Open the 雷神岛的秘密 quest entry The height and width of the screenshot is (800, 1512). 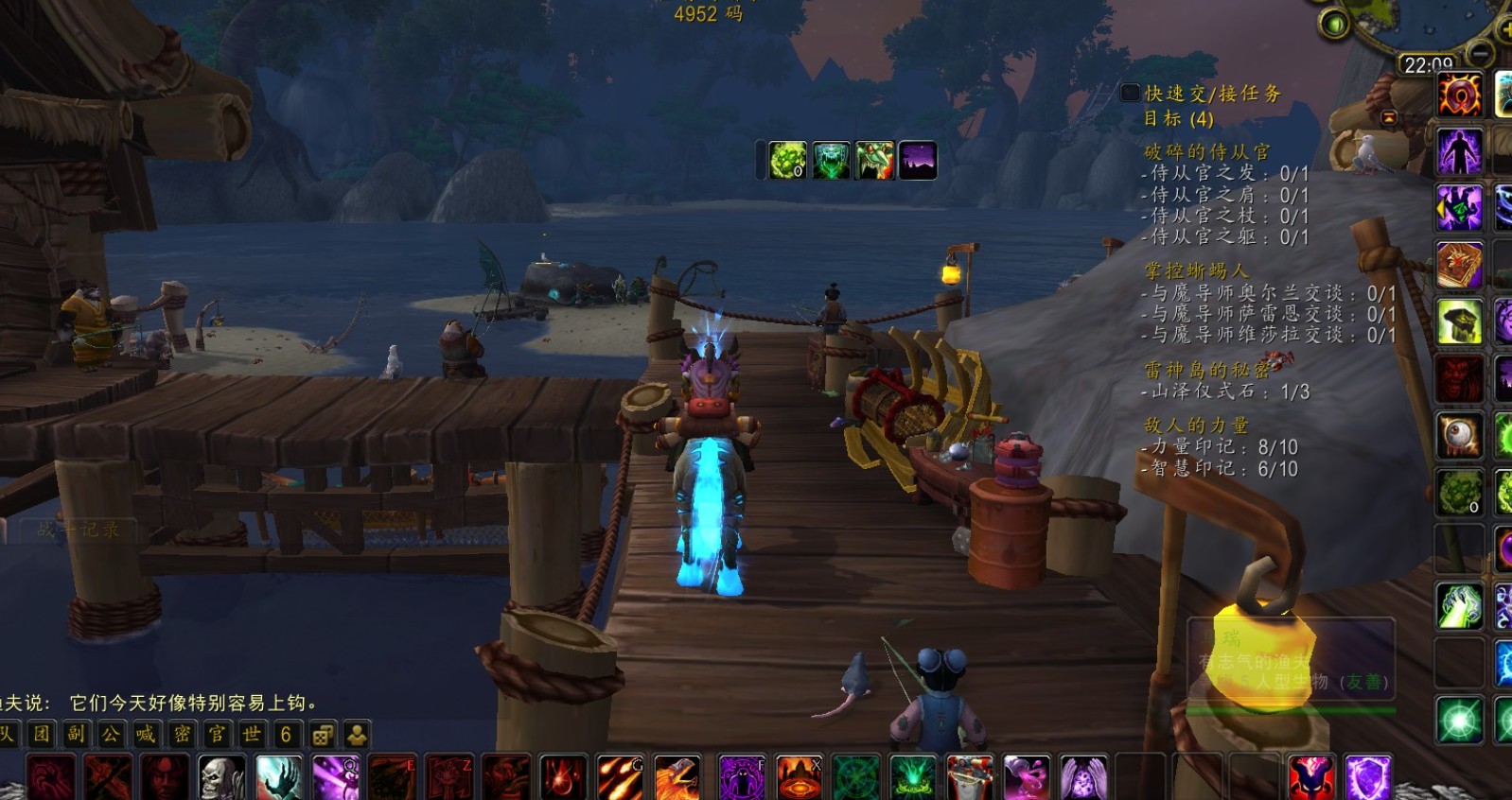point(1205,370)
